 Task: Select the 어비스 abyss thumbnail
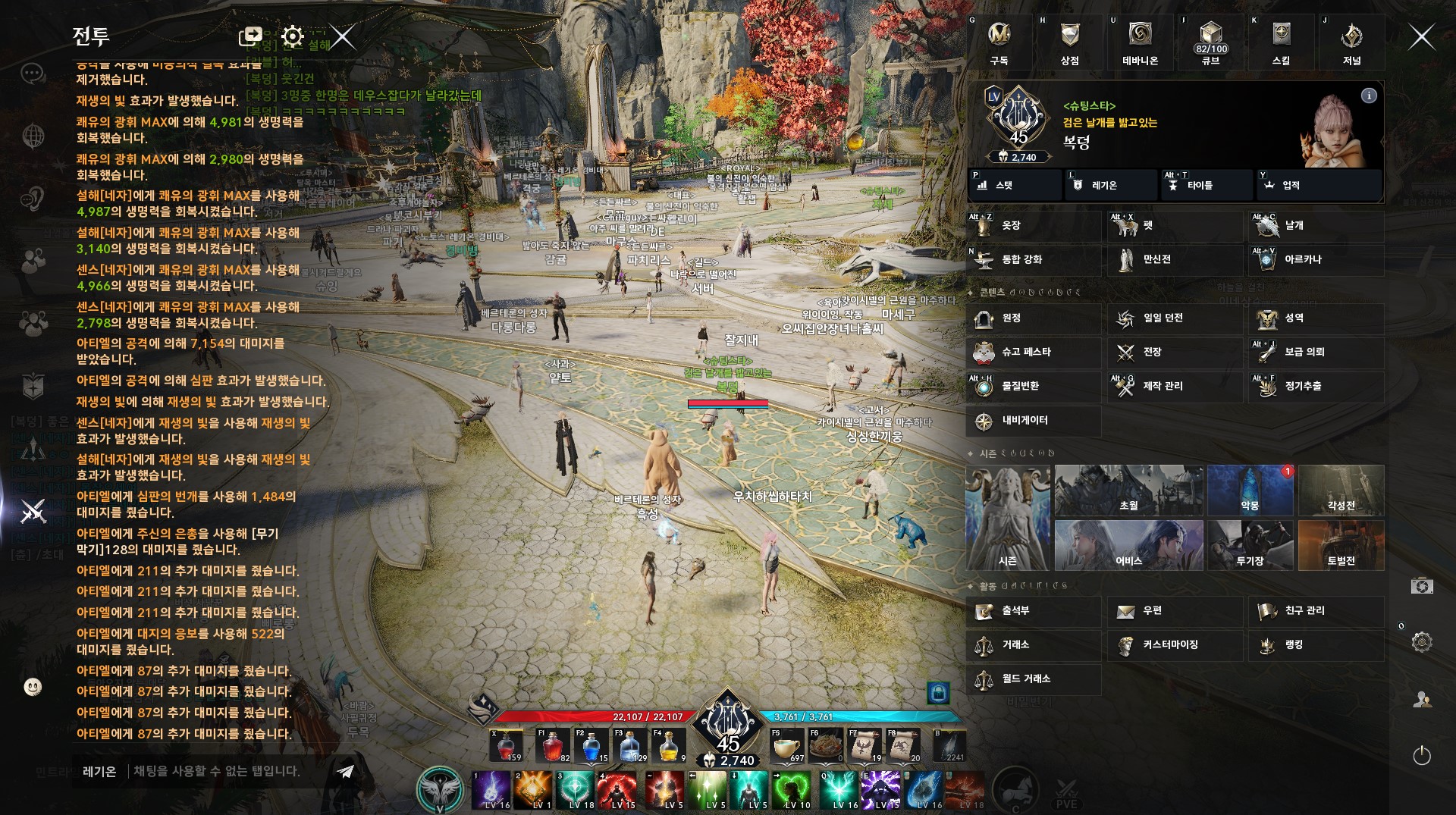1128,545
